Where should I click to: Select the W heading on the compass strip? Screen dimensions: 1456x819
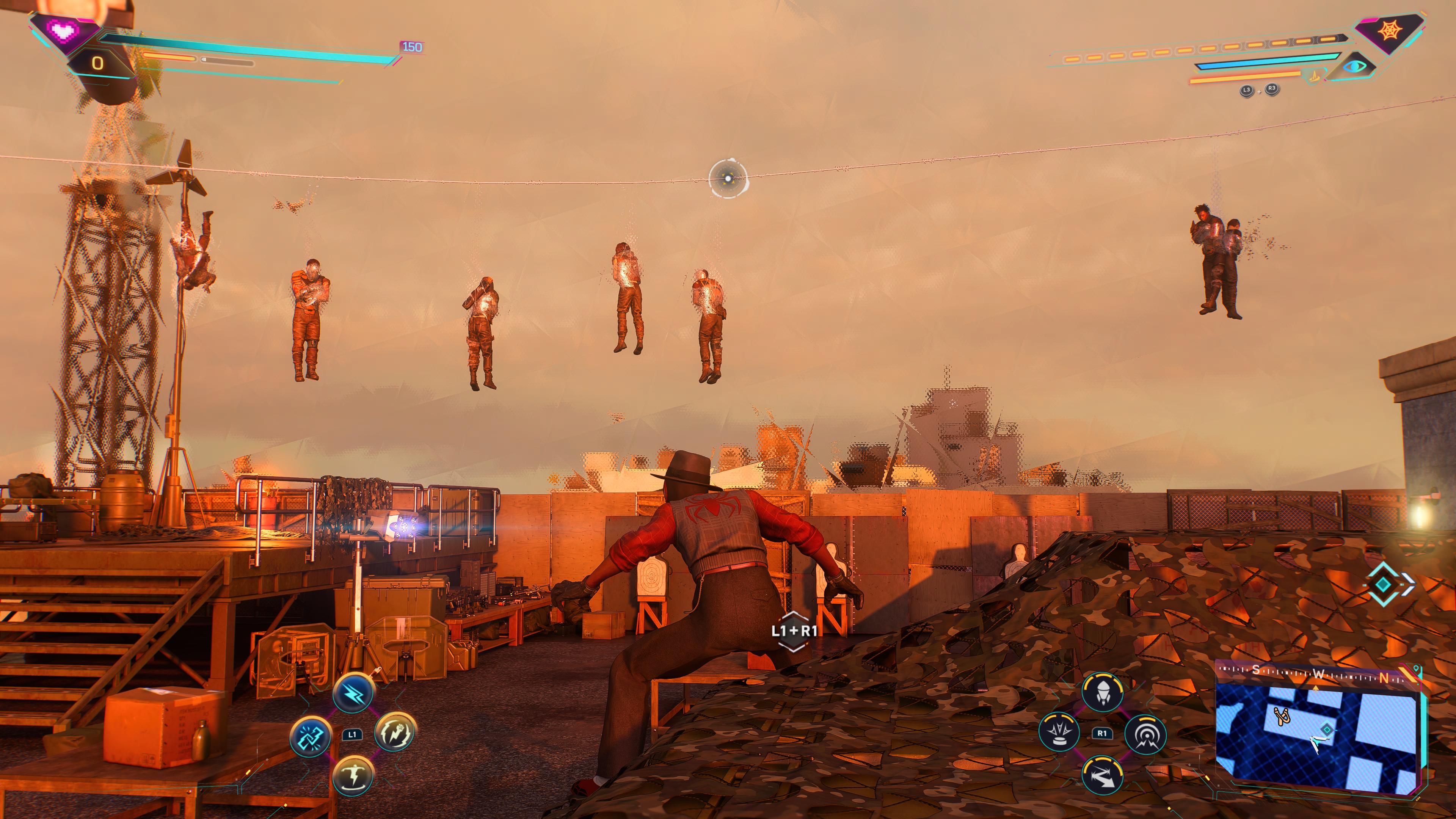pyautogui.click(x=1319, y=674)
